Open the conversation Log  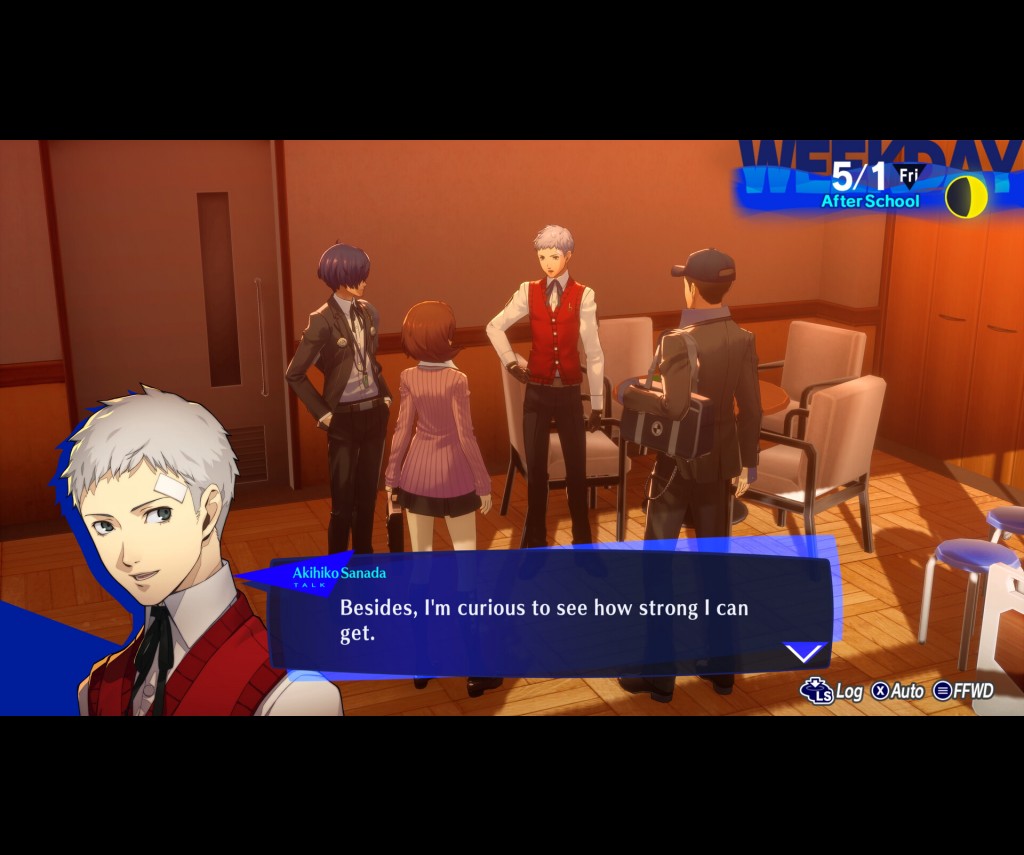(x=833, y=691)
